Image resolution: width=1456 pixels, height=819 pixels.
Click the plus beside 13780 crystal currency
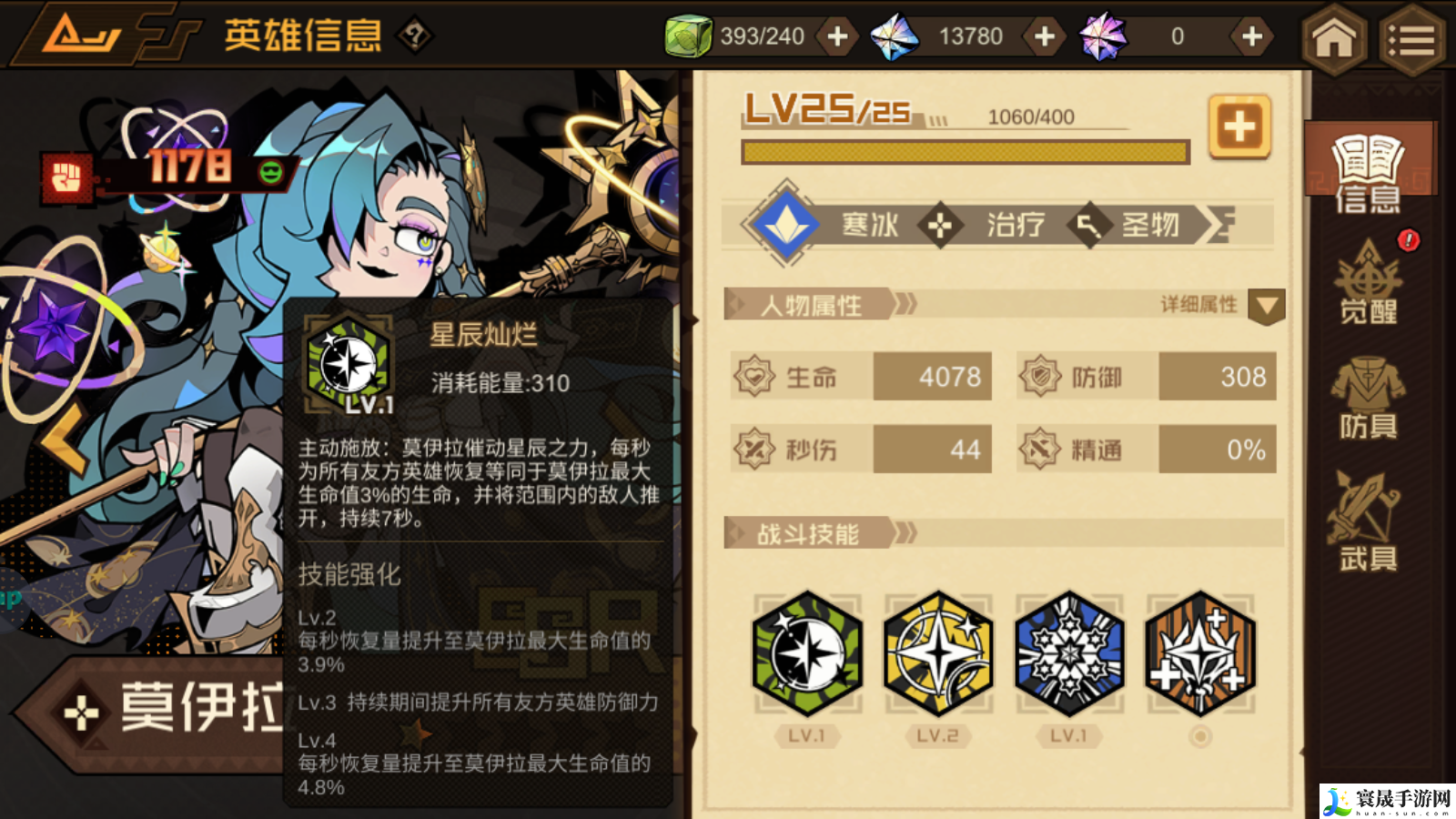point(1043,36)
